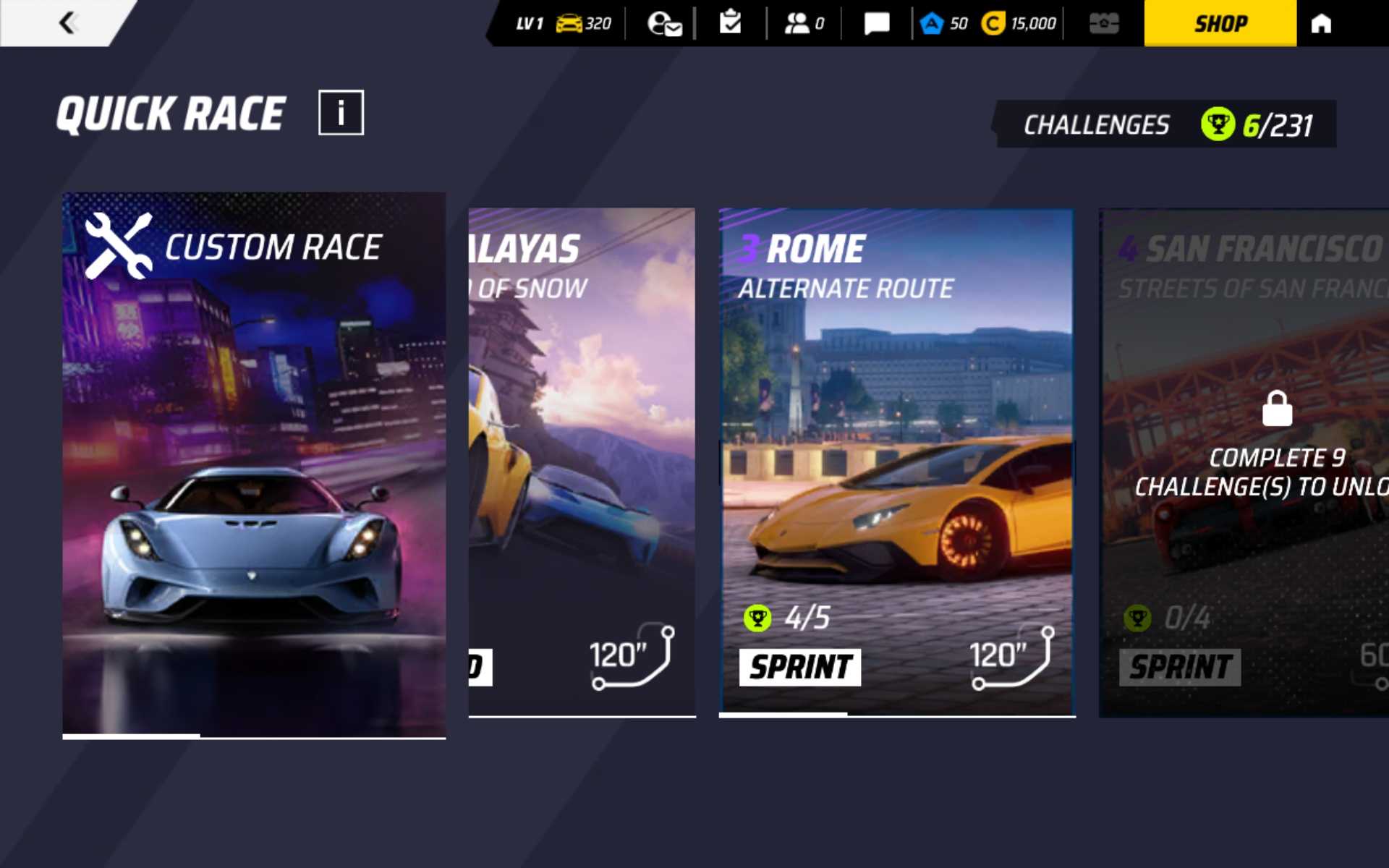Image resolution: width=1389 pixels, height=868 pixels.
Task: Return to the home screen
Action: (x=1321, y=23)
